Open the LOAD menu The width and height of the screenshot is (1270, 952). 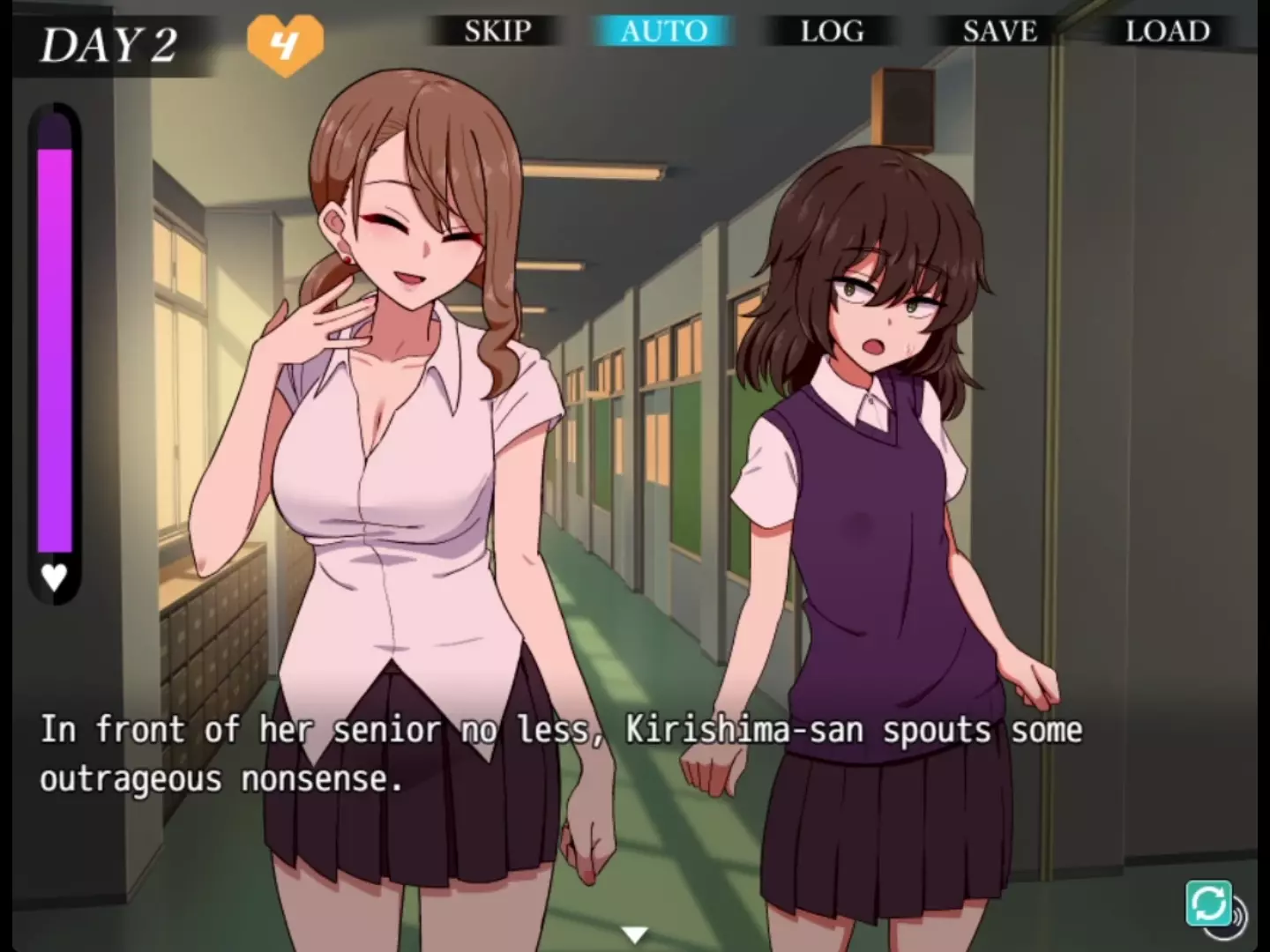1167,32
